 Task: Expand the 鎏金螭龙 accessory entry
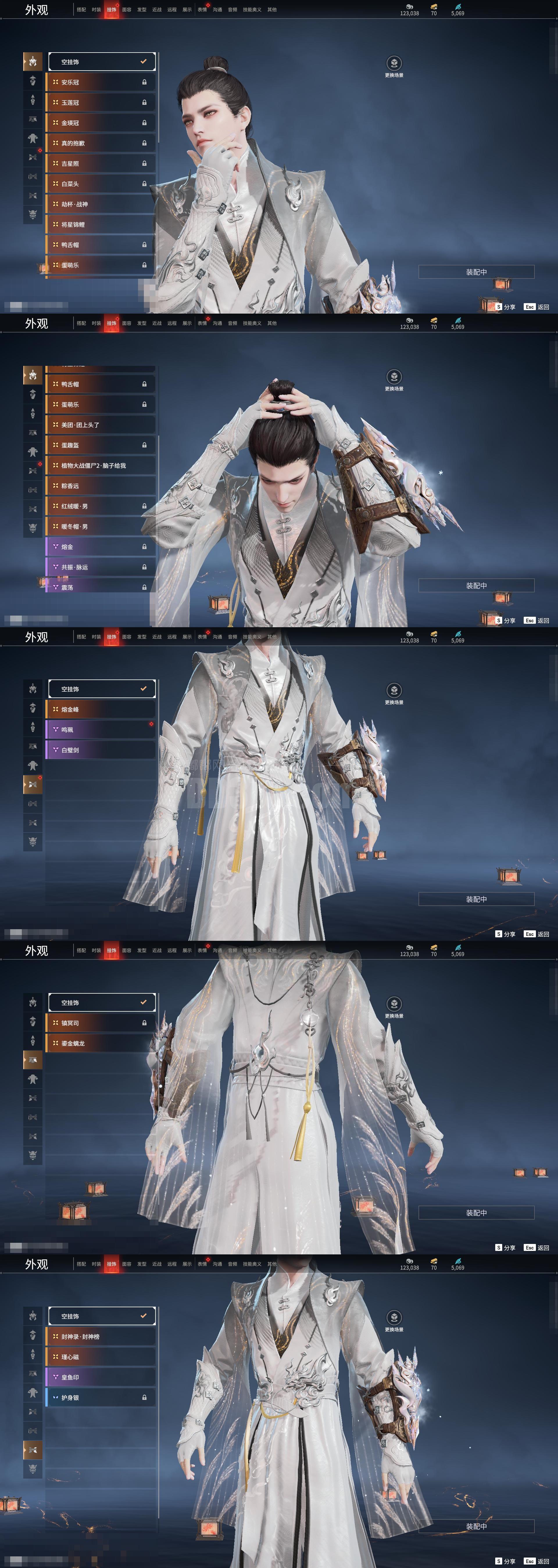[x=102, y=1043]
